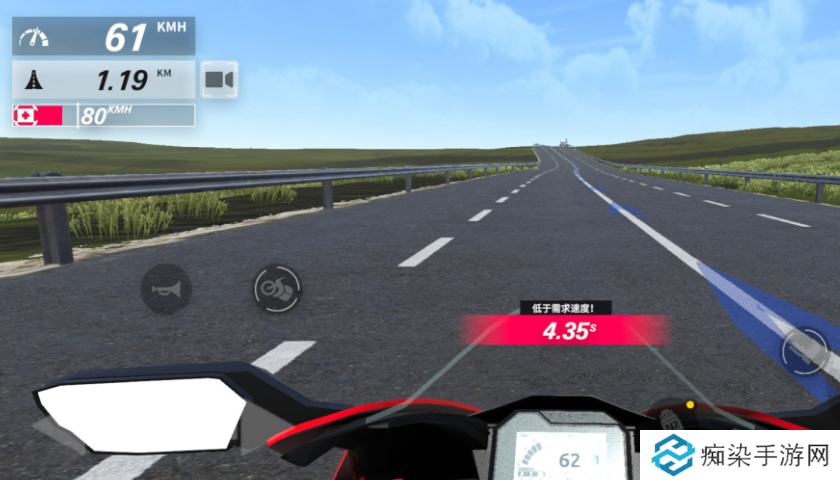Image resolution: width=840 pixels, height=480 pixels.
Task: Tap the wheel-and-hand brake button
Action: point(276,289)
